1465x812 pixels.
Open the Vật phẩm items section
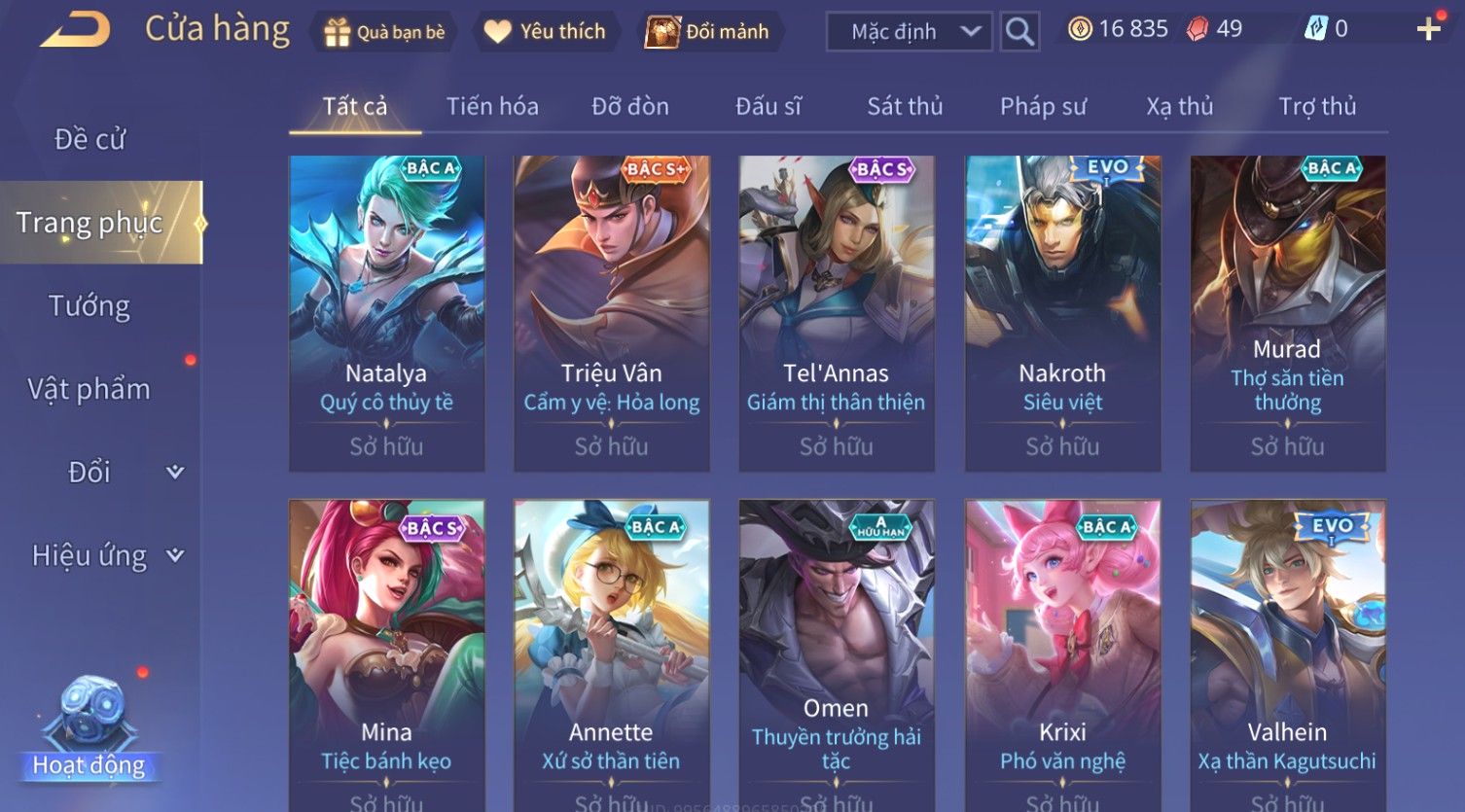coord(89,389)
